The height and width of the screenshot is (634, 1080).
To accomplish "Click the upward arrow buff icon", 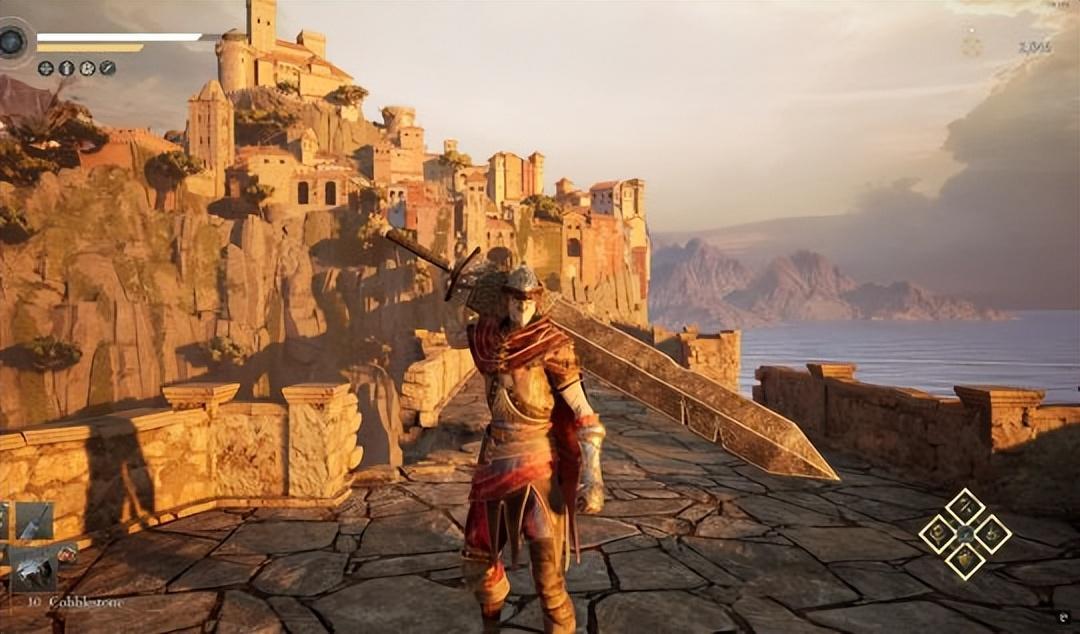I will [66, 68].
